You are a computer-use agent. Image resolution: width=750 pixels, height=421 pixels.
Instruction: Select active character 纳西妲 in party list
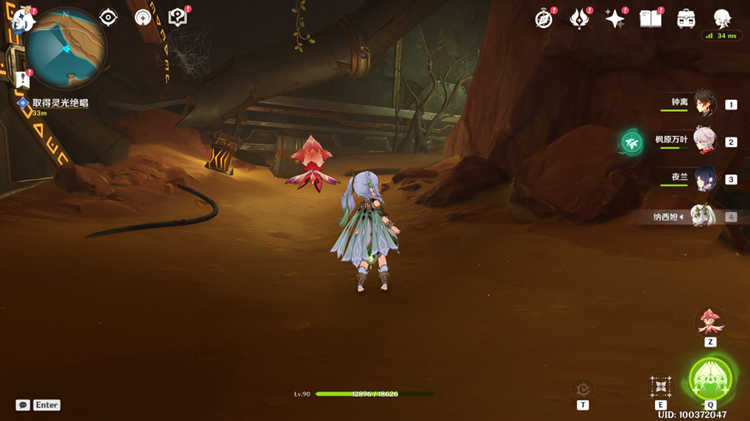pyautogui.click(x=704, y=215)
